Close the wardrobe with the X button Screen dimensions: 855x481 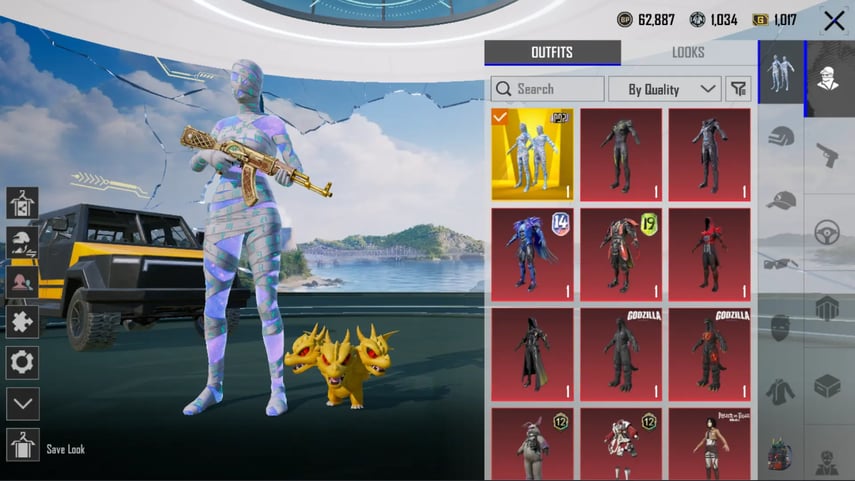click(833, 20)
